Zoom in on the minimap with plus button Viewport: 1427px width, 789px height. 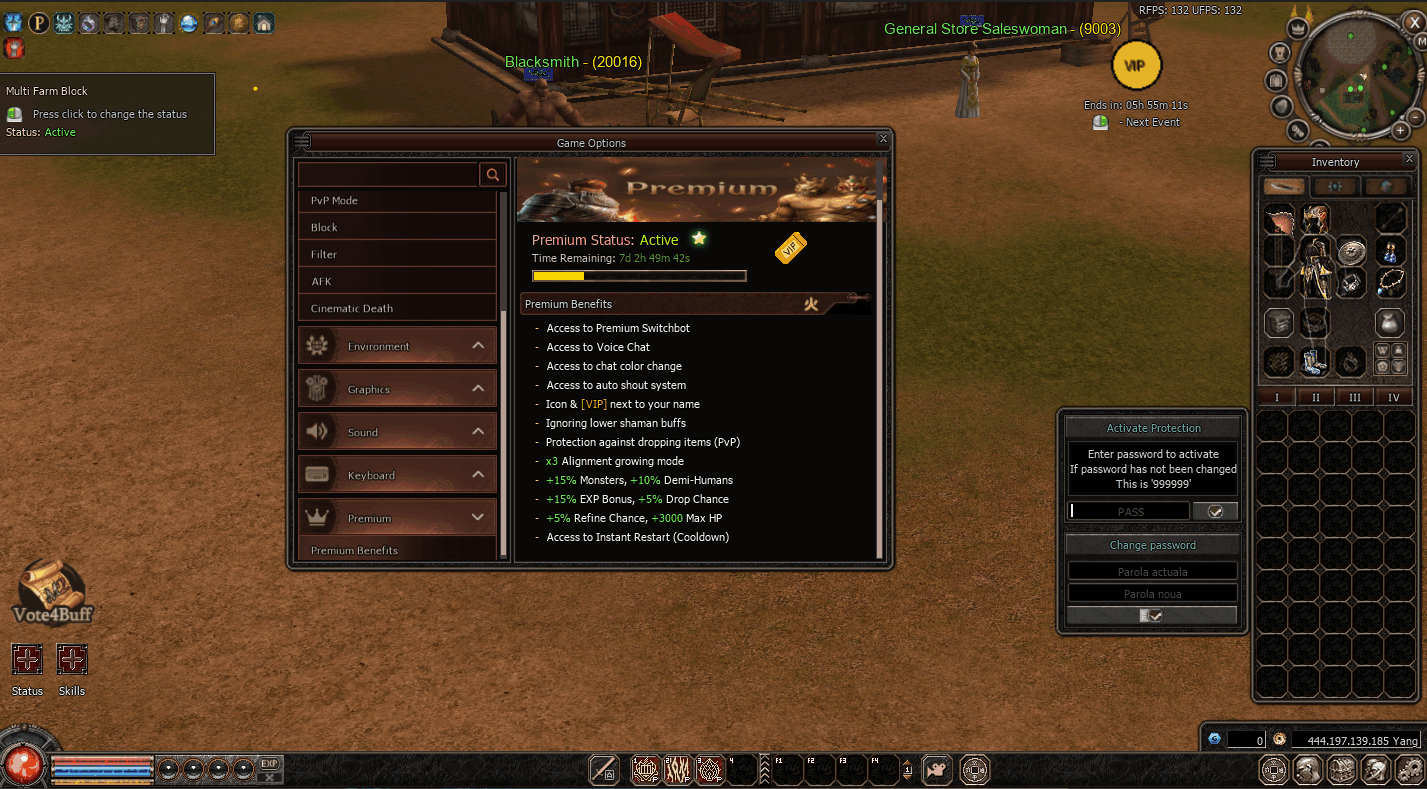click(1402, 130)
